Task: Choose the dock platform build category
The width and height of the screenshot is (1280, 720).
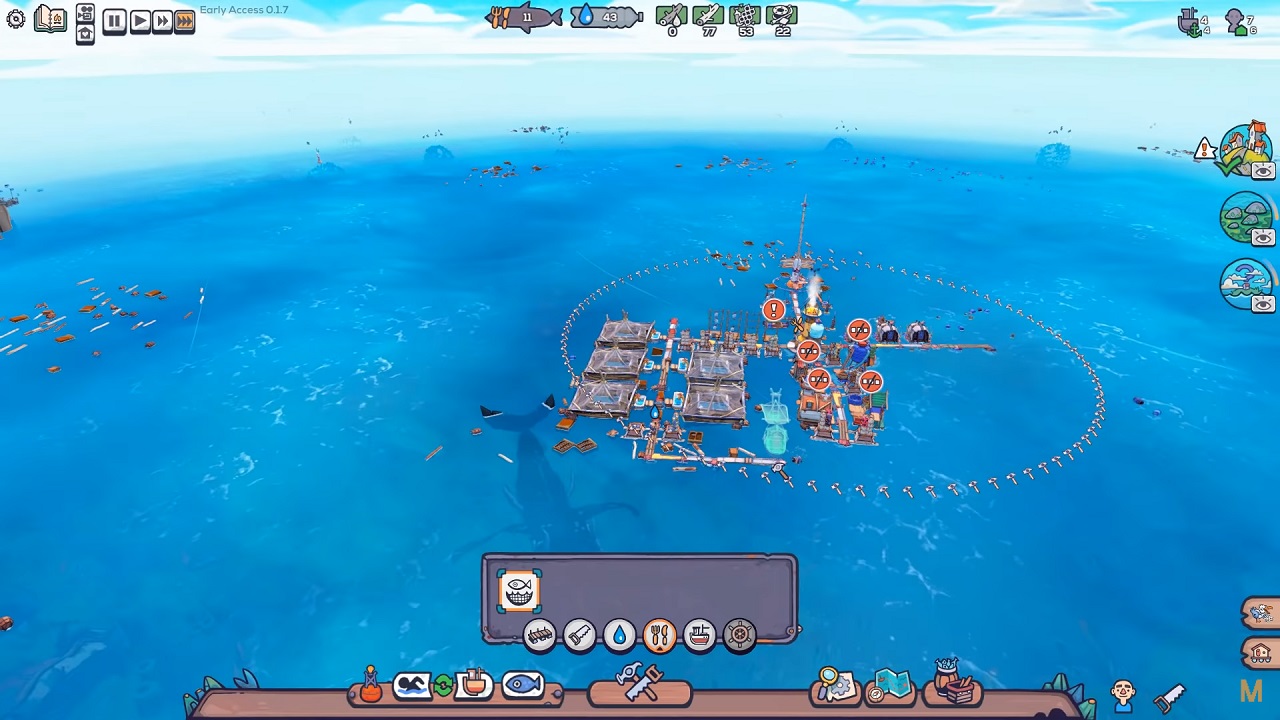Action: pos(539,635)
